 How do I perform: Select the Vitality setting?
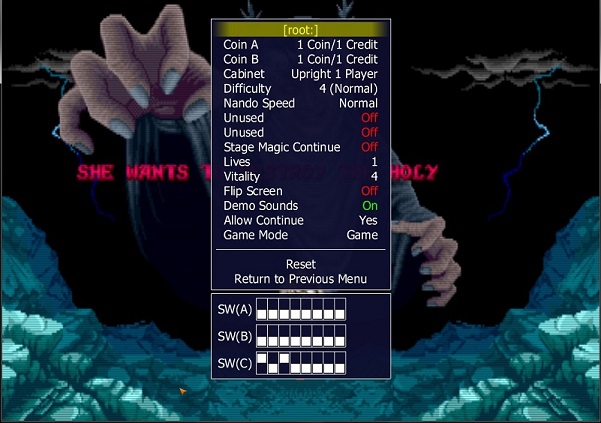tap(300, 176)
